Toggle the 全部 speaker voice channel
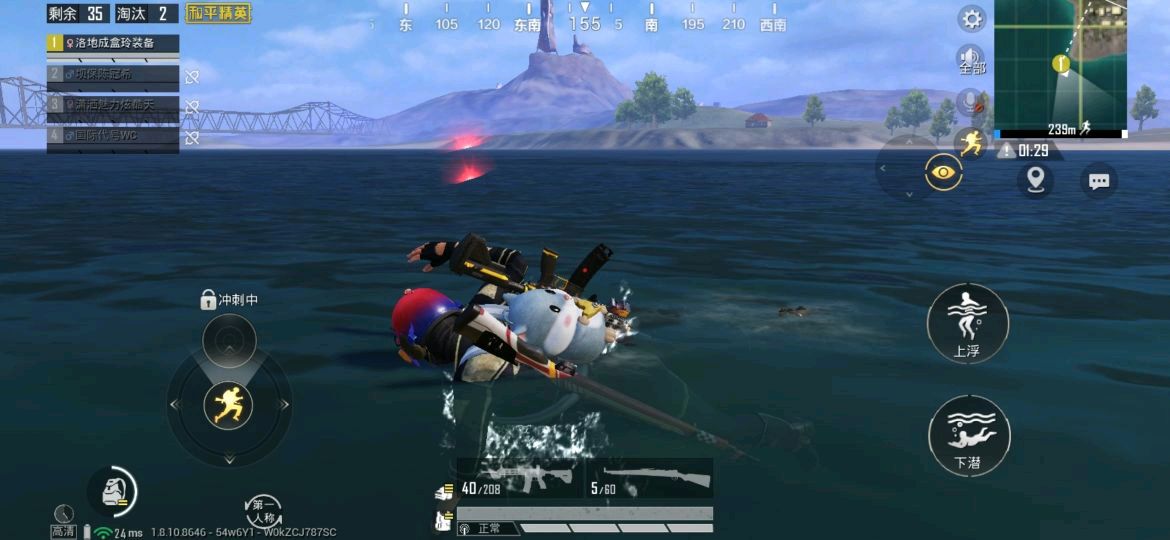This screenshot has height=540, width=1170. click(972, 60)
